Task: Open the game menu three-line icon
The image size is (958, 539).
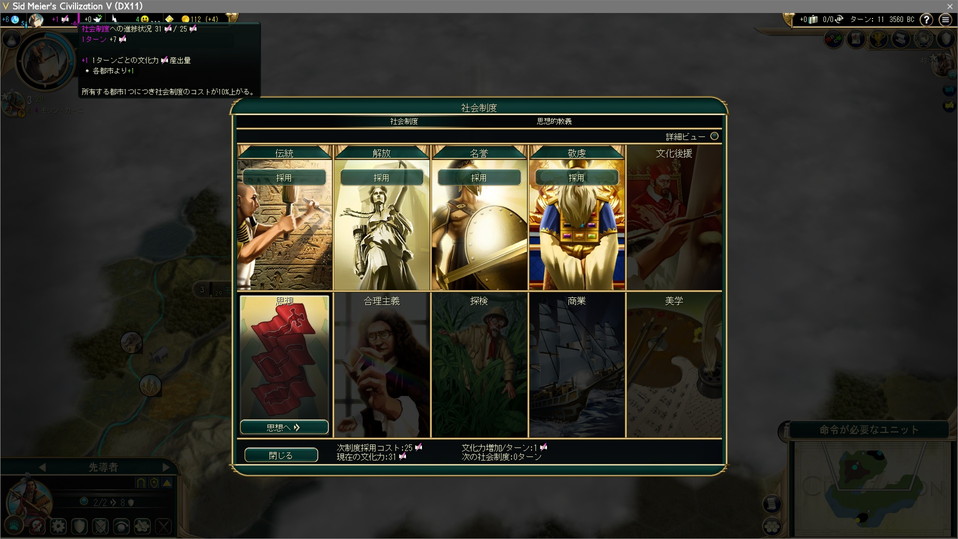Action: click(945, 19)
